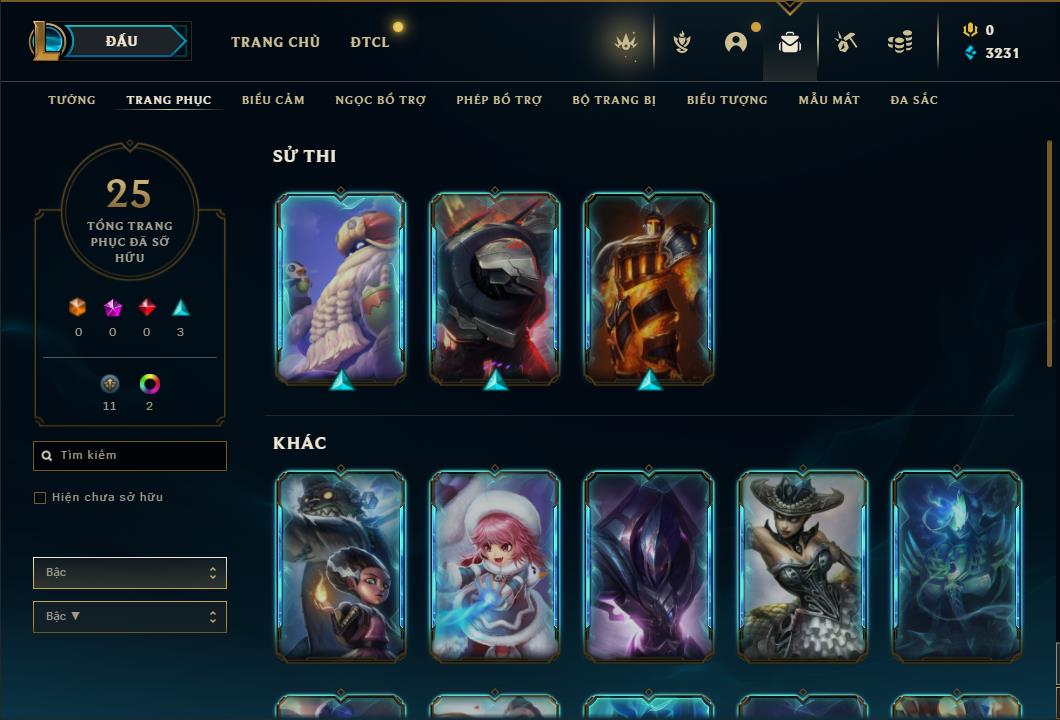Toggle the Hiện chưa sở hữu checkbox
The height and width of the screenshot is (720, 1060).
click(x=40, y=498)
